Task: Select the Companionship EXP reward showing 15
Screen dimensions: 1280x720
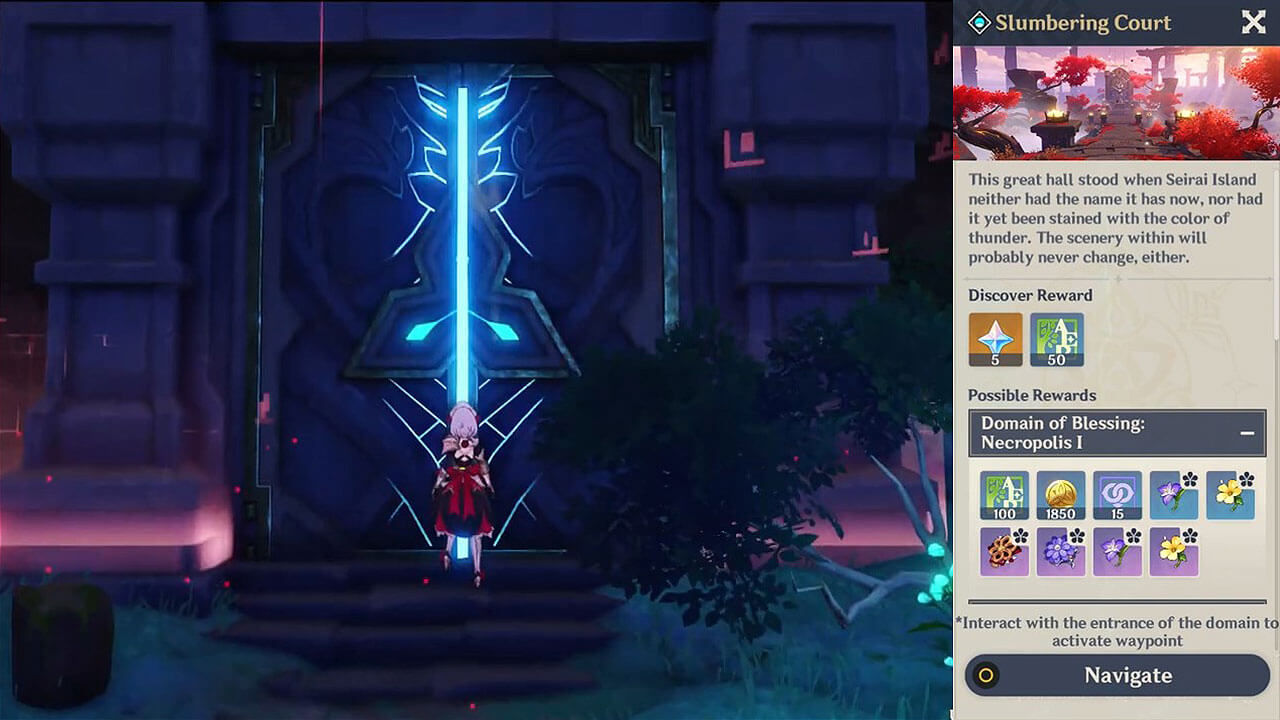Action: point(1117,495)
